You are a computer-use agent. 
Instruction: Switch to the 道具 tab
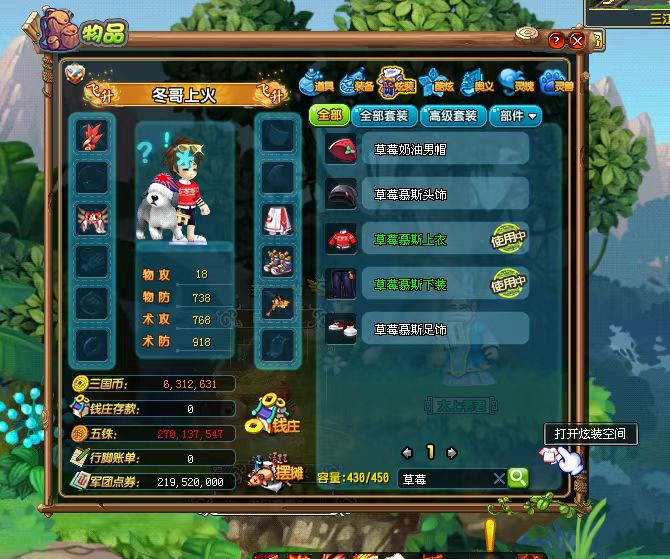pyautogui.click(x=317, y=82)
